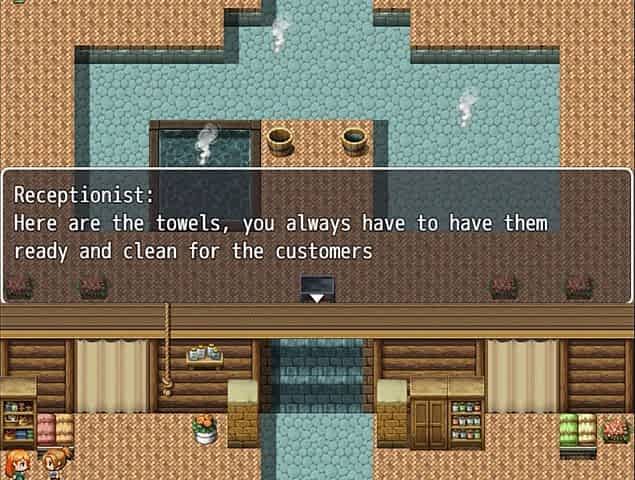Click the dialogue continue arrow

(317, 296)
